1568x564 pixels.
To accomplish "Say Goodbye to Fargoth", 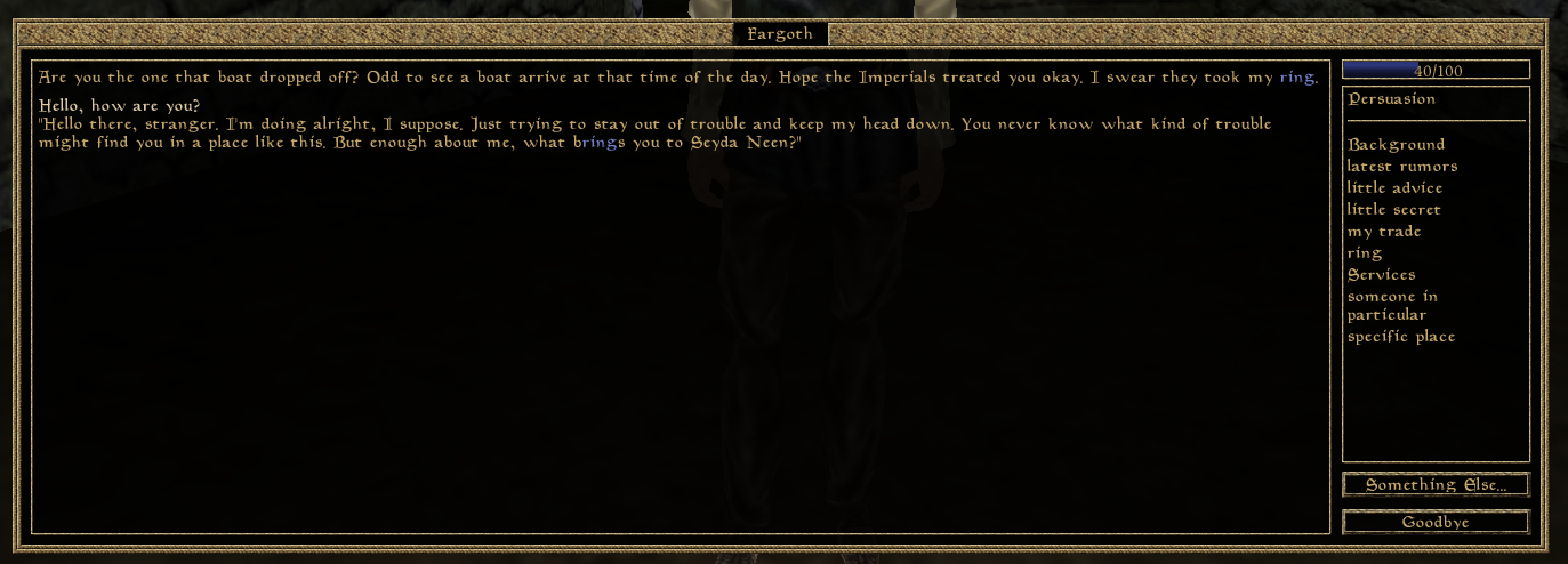I will (x=1436, y=522).
